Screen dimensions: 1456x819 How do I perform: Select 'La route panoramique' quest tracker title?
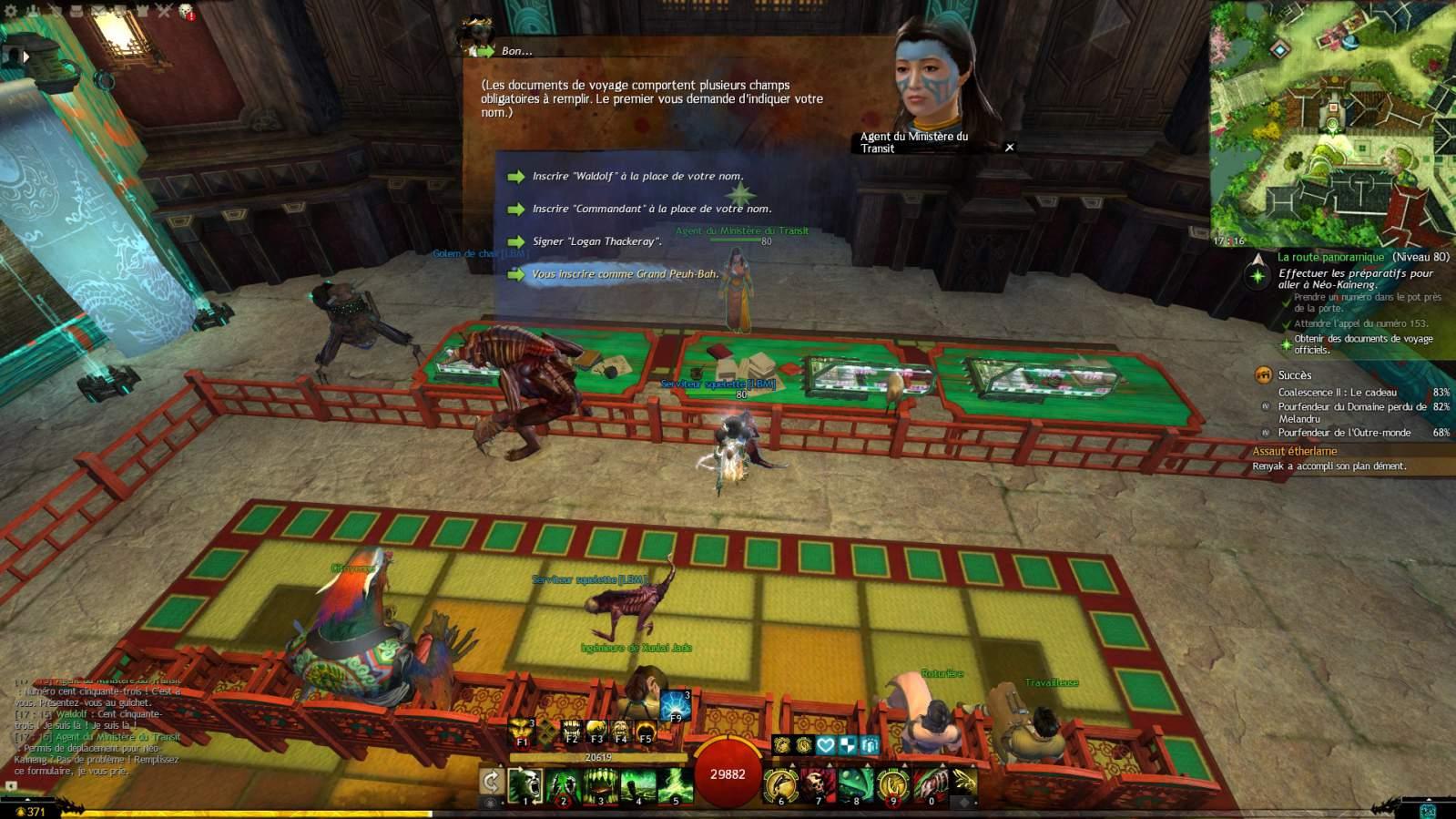tap(1329, 257)
